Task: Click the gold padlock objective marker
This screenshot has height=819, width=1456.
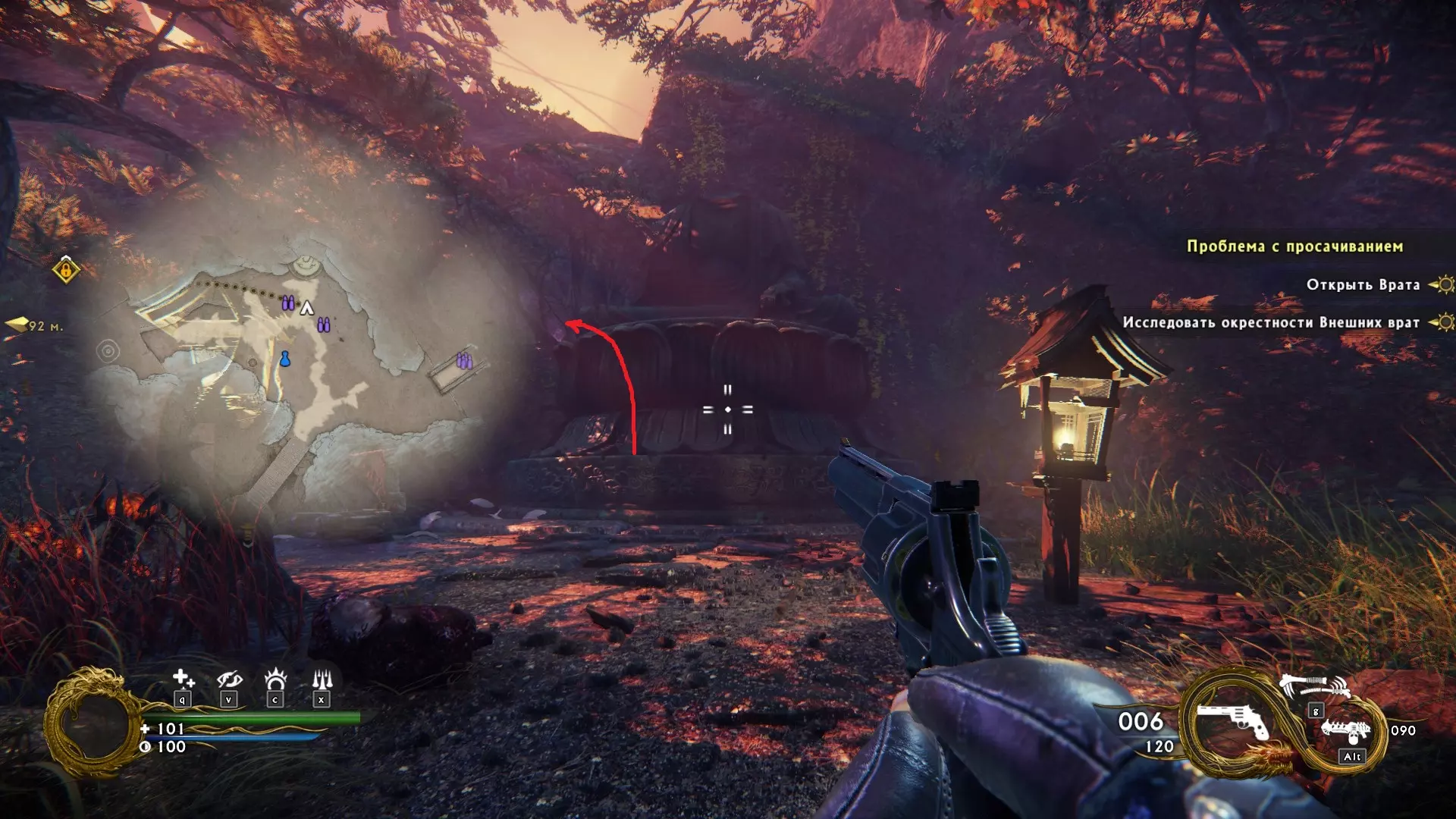Action: click(x=67, y=269)
